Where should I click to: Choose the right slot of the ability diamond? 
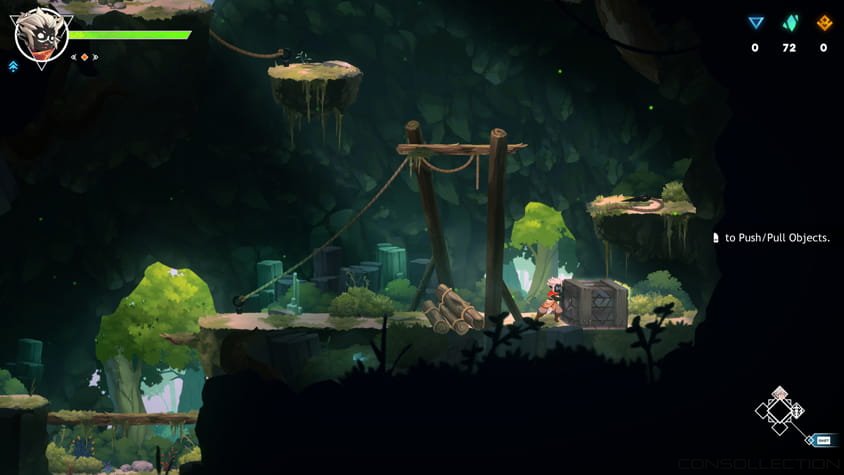(x=796, y=410)
